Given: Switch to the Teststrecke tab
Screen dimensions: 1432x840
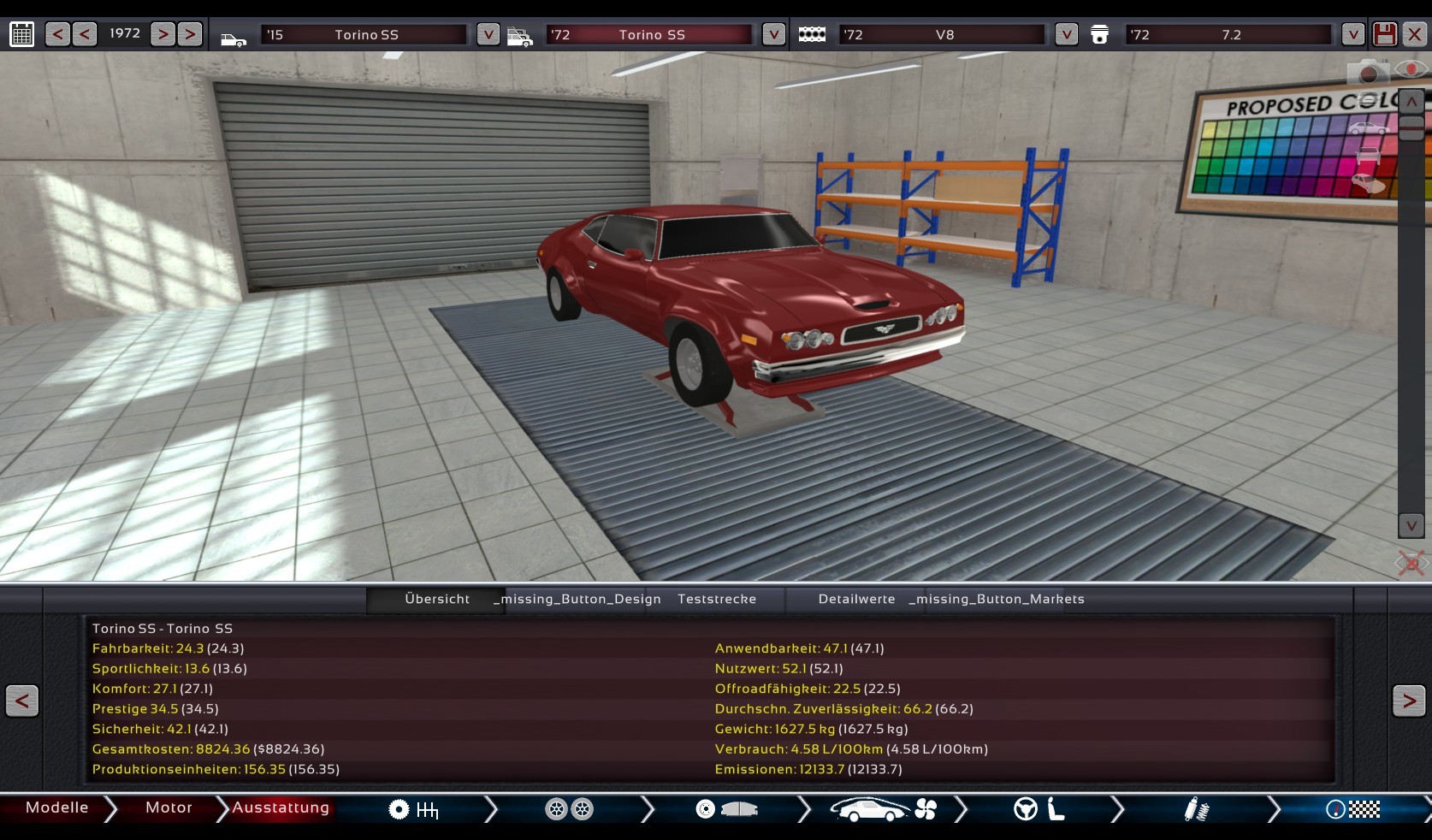Looking at the screenshot, I should (717, 600).
